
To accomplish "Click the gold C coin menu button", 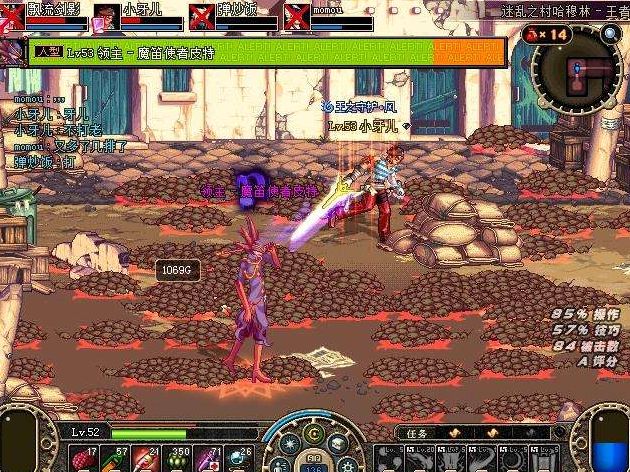I will click(313, 434).
